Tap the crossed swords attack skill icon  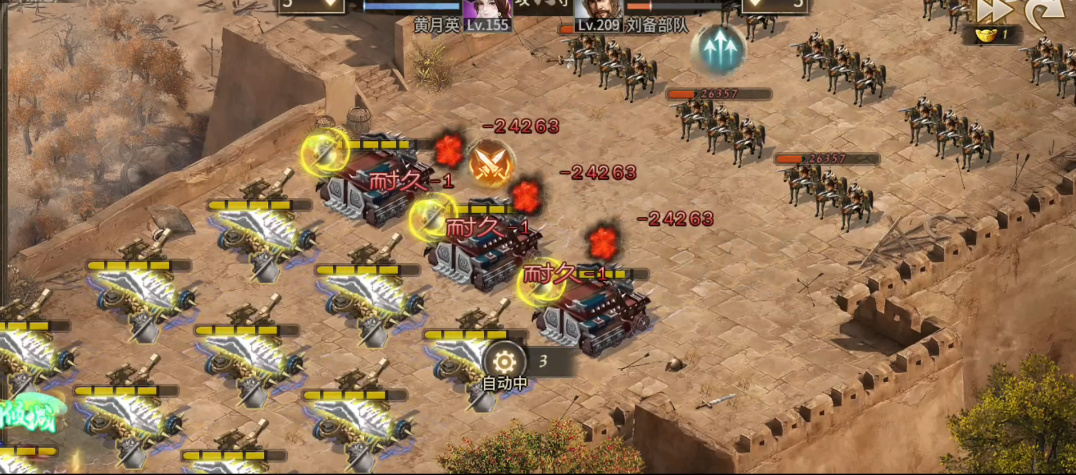(x=491, y=164)
